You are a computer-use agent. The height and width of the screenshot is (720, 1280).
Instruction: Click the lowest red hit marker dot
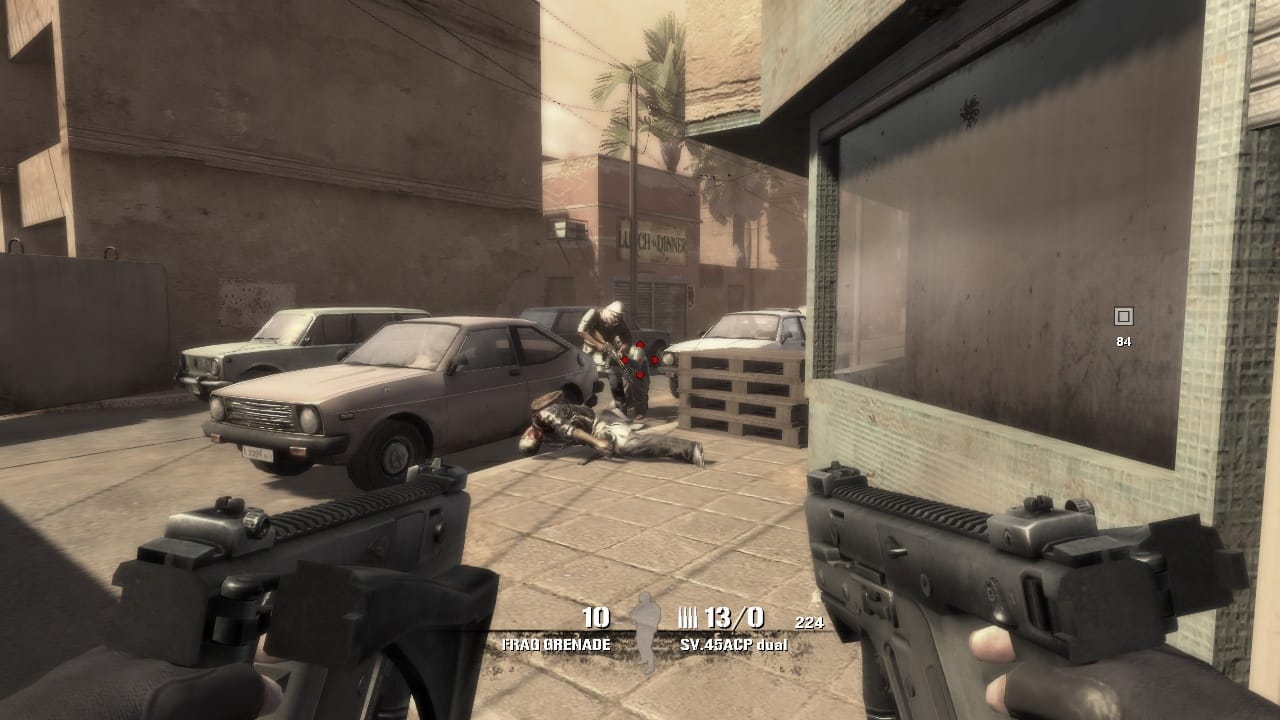pyautogui.click(x=639, y=374)
